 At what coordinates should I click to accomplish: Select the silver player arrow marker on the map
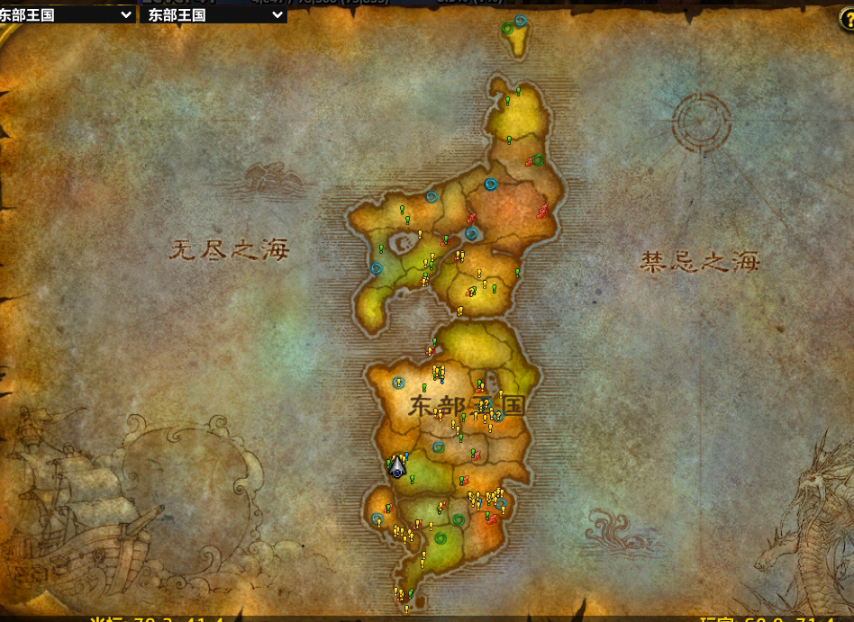397,466
